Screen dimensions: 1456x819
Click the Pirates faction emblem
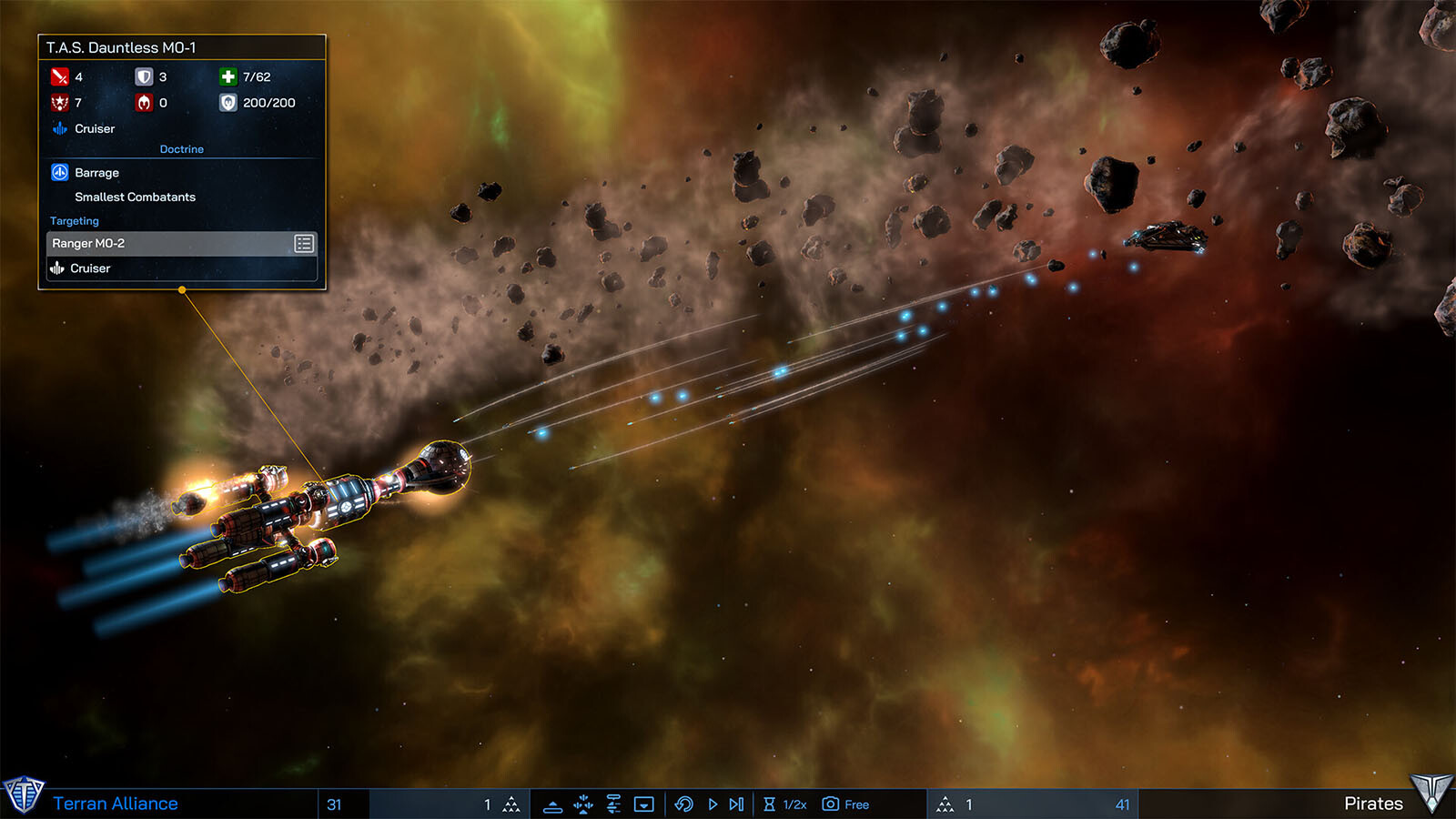pos(1431,794)
